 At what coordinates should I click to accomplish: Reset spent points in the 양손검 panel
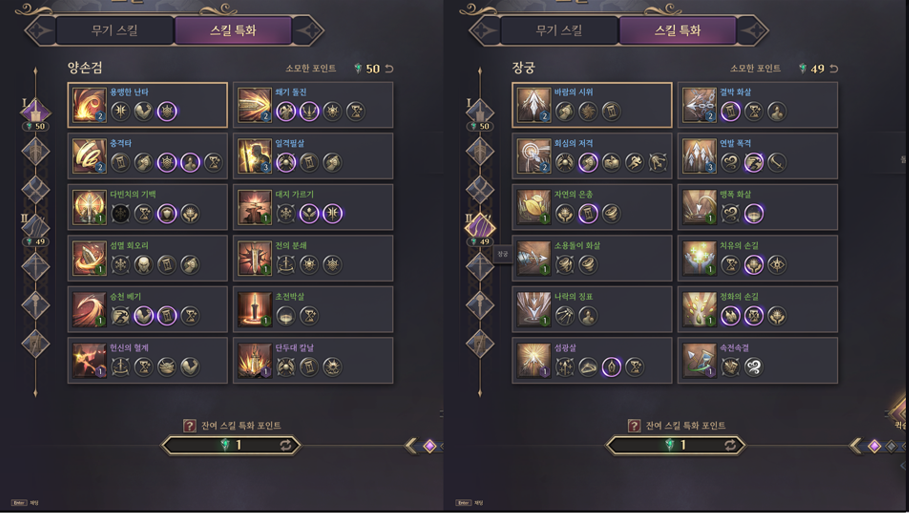coord(389,69)
